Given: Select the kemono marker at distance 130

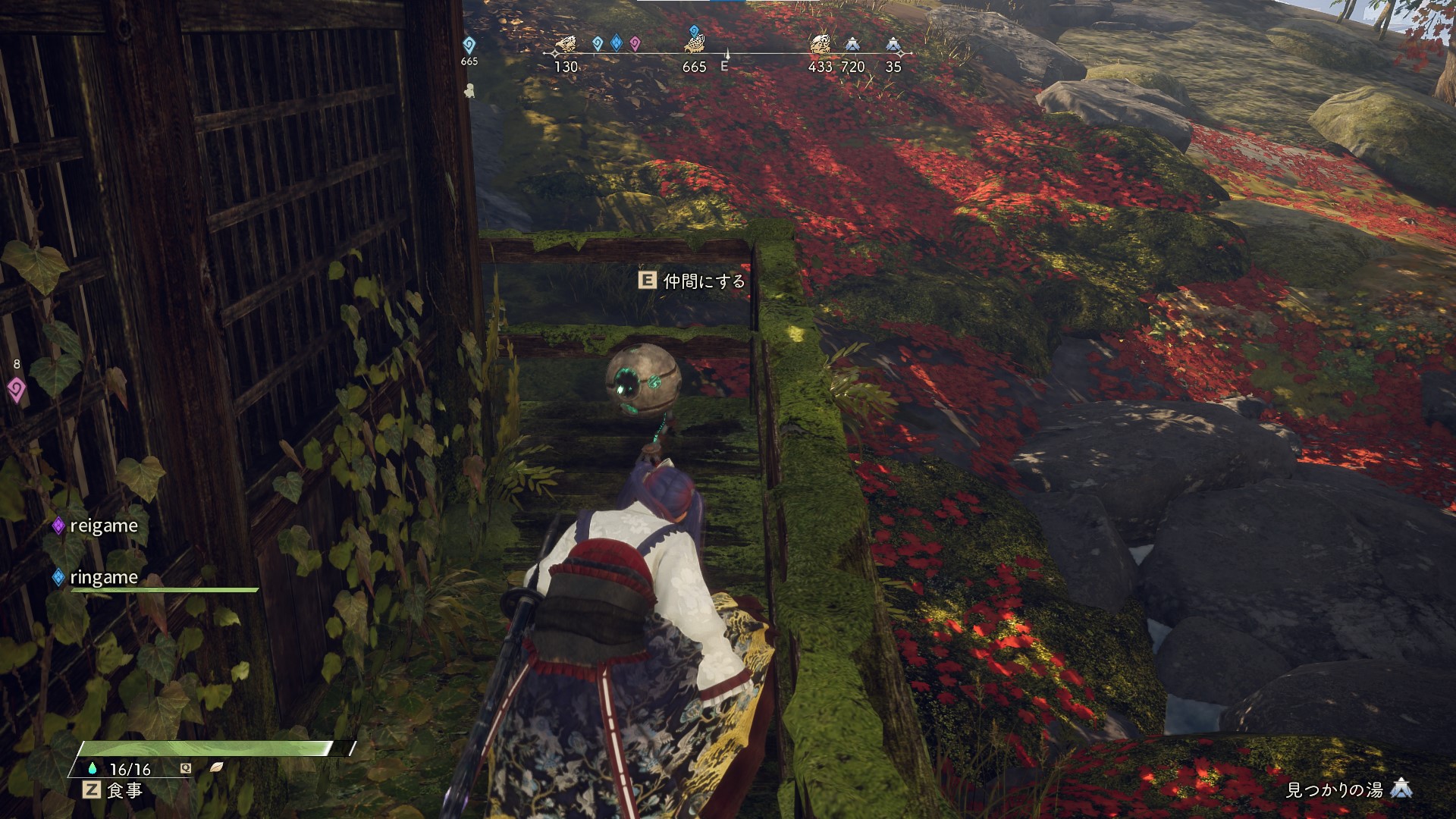Looking at the screenshot, I should 565,44.
